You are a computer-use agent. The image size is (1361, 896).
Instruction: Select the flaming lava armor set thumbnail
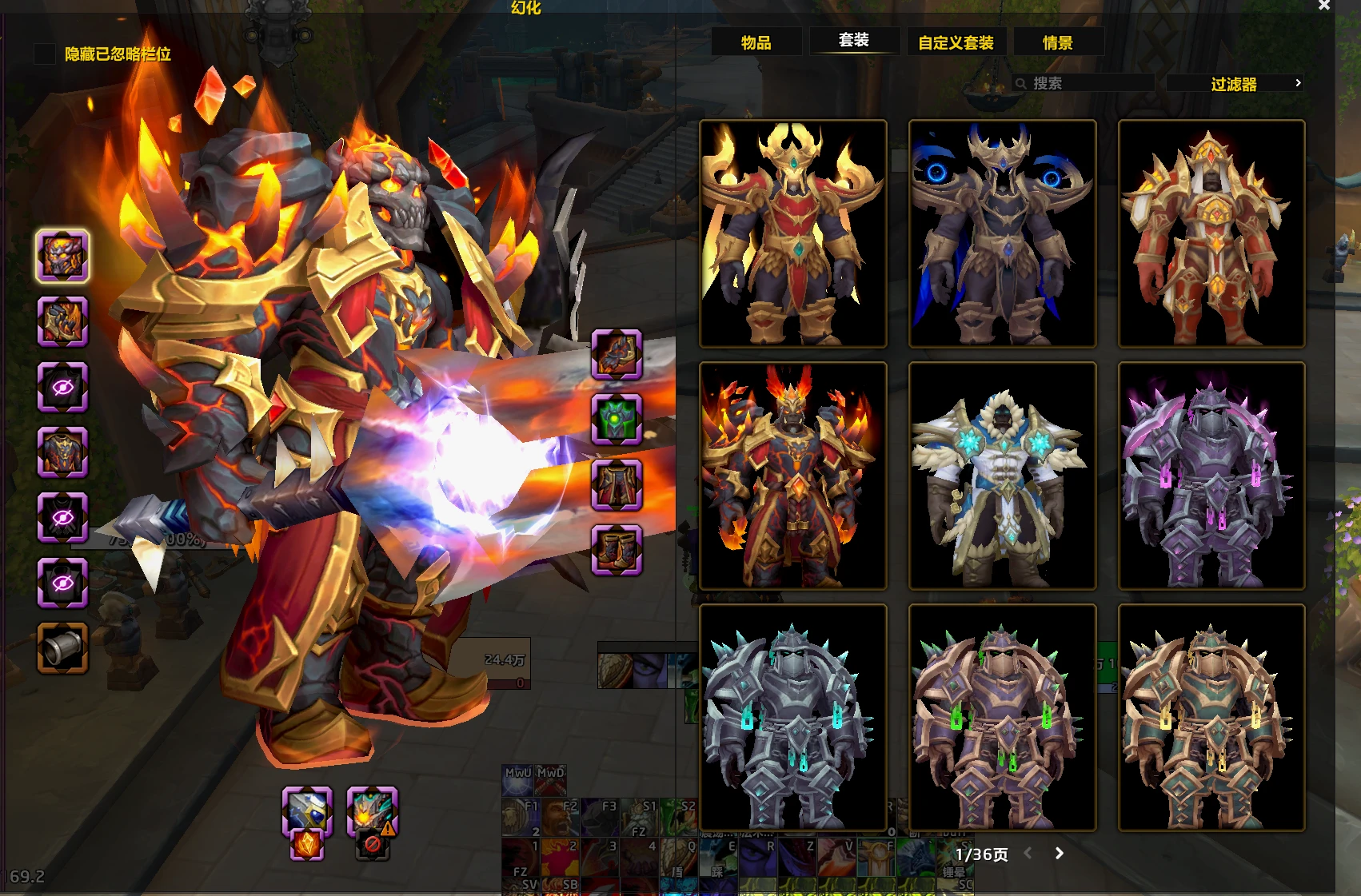coord(792,476)
